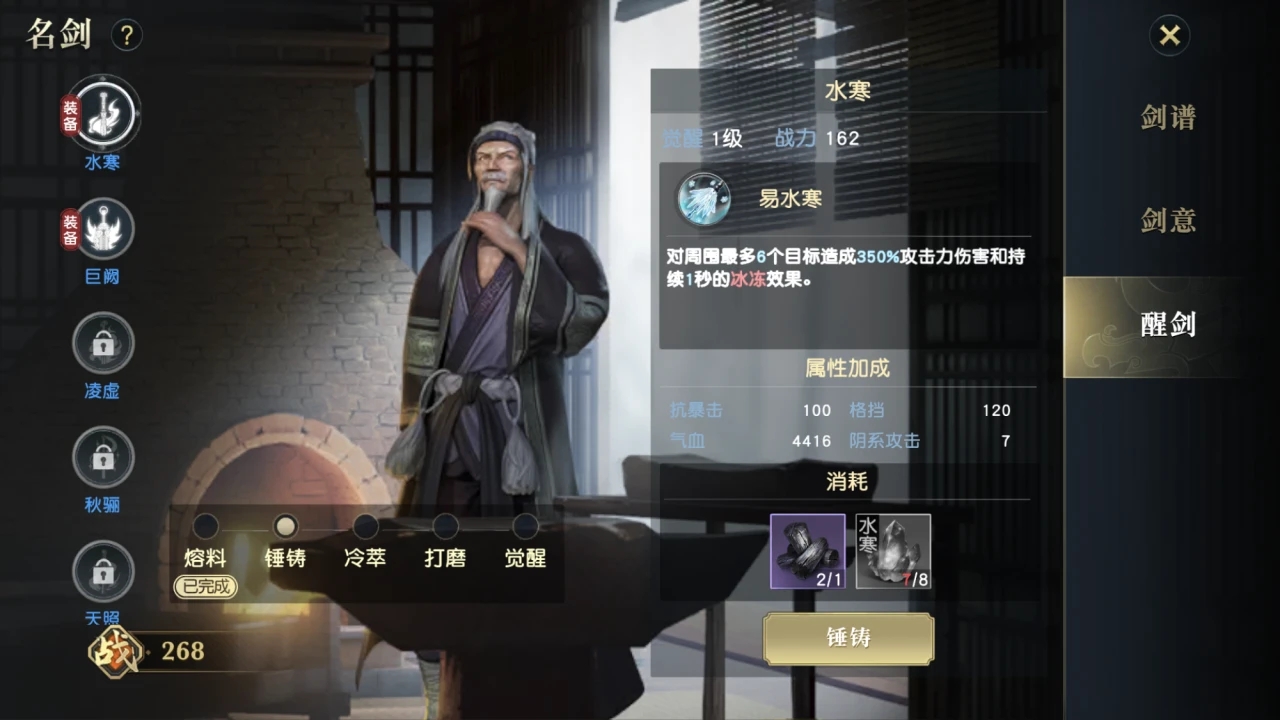Select the 觉醒 forging stage node
This screenshot has width=1280, height=720.
[525, 525]
